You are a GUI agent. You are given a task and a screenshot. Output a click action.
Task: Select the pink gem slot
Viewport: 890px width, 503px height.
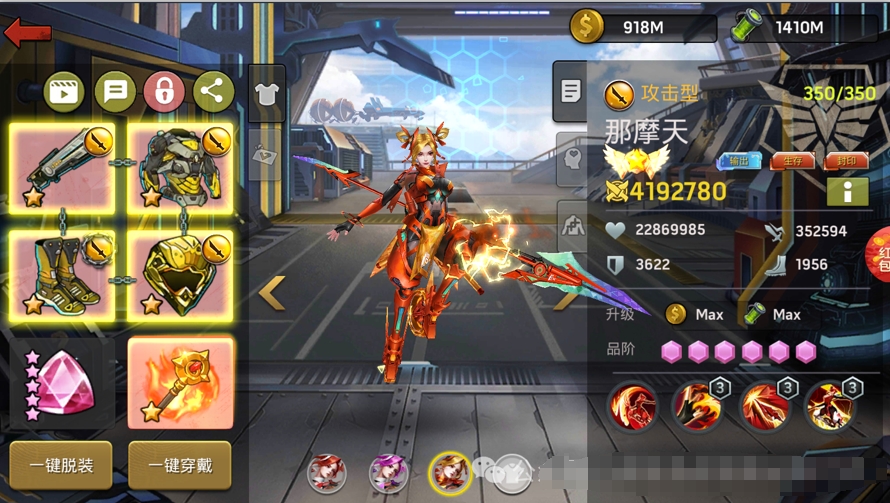[x=62, y=384]
